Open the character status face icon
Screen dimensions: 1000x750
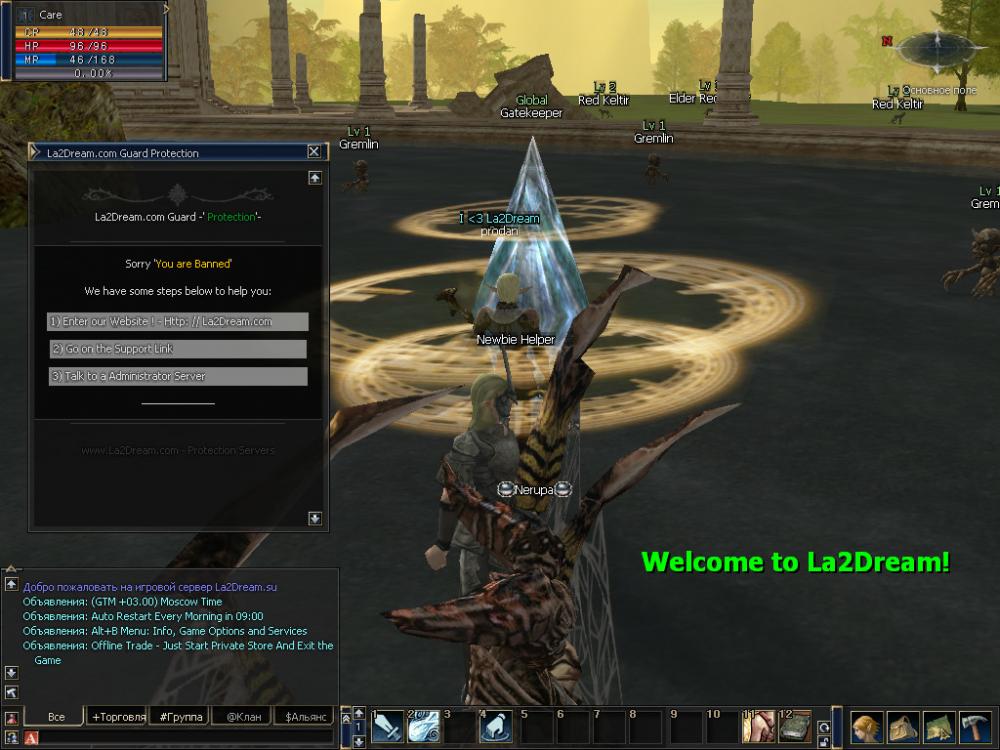point(867,726)
